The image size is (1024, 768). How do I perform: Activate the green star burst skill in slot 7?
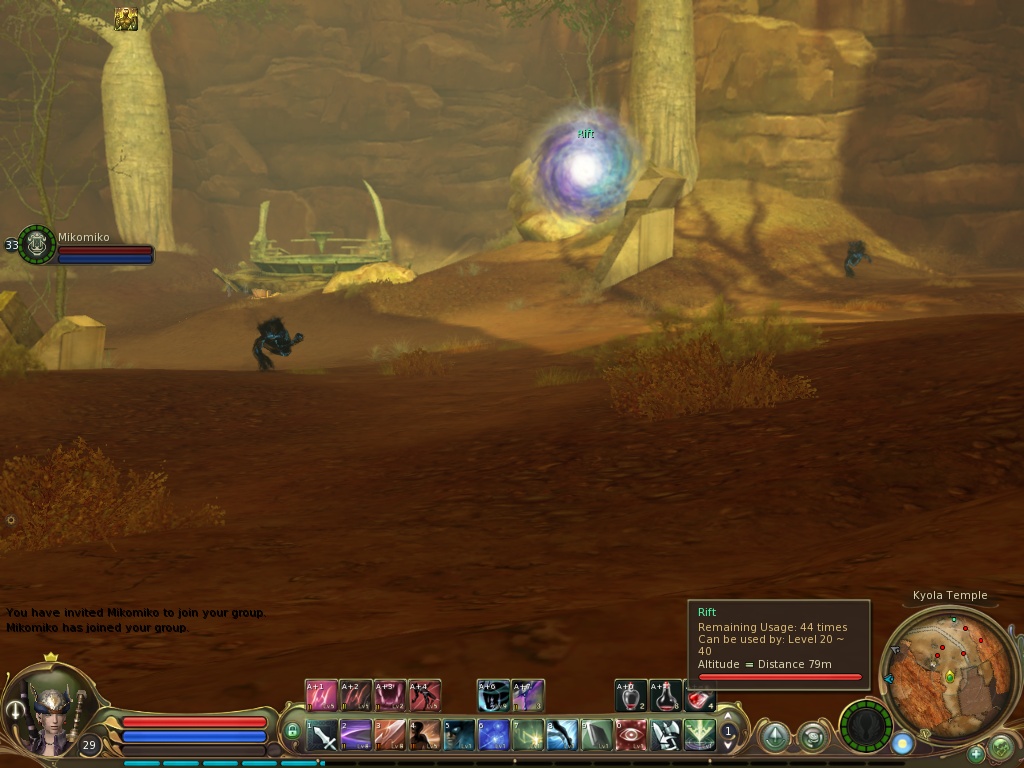528,736
